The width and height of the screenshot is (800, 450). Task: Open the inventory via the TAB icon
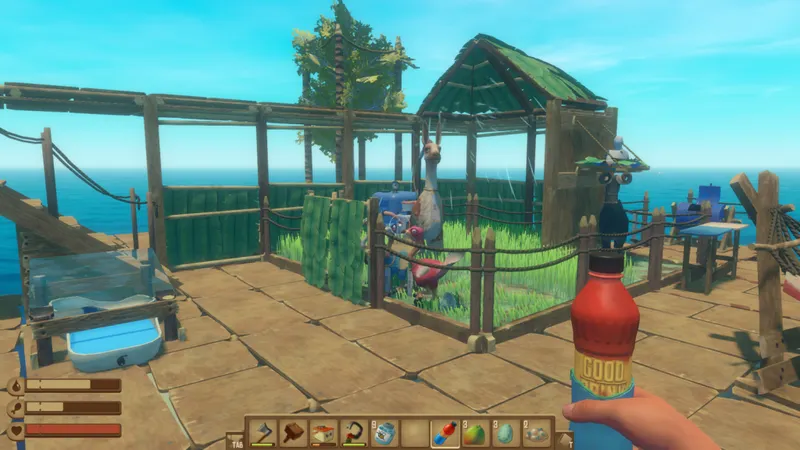236,439
